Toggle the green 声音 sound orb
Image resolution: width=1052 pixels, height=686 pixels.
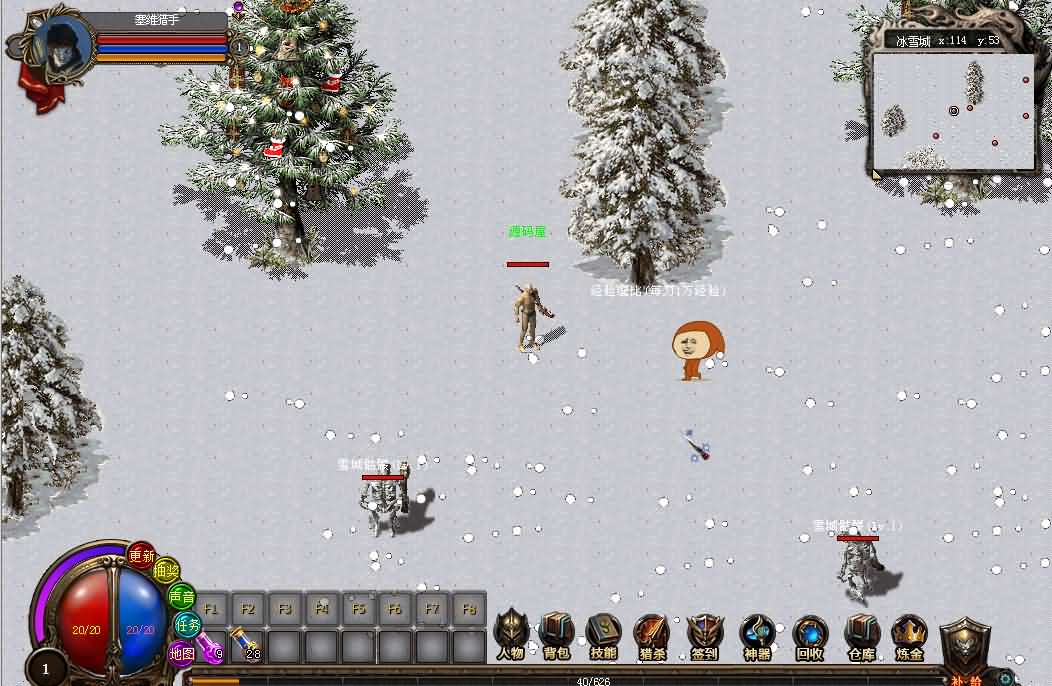[181, 597]
